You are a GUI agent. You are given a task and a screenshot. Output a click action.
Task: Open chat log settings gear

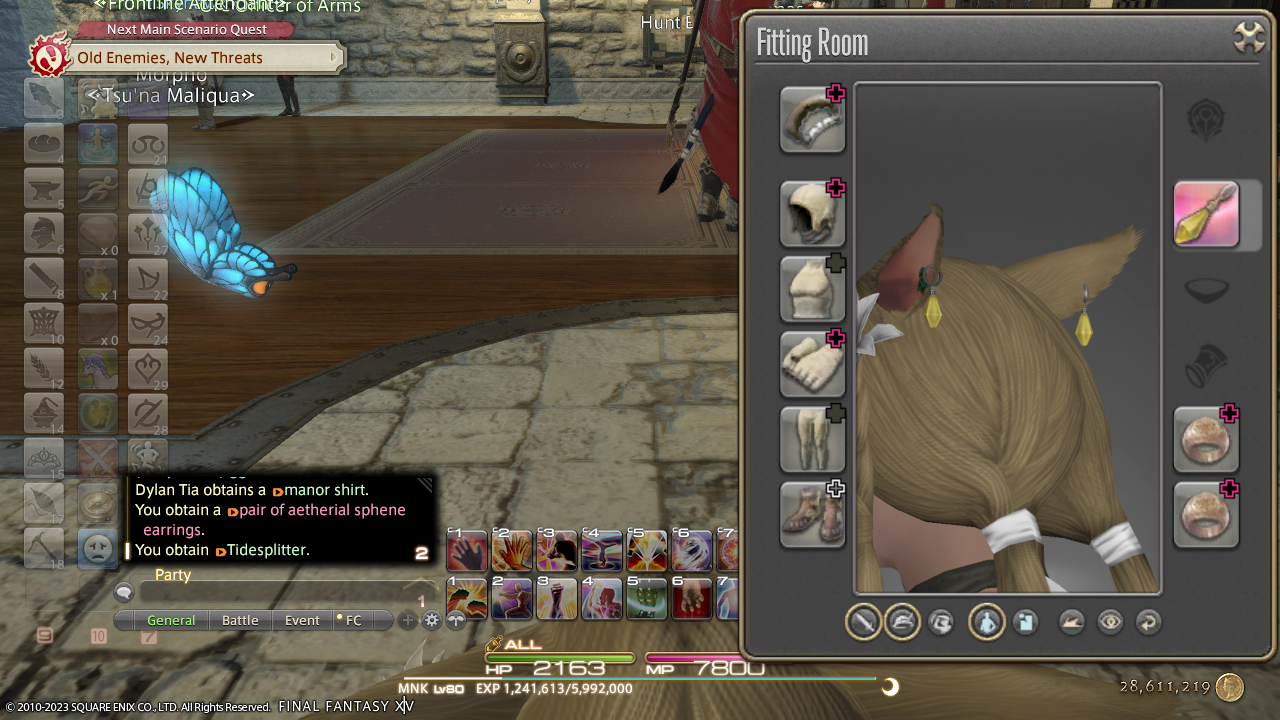click(x=432, y=620)
